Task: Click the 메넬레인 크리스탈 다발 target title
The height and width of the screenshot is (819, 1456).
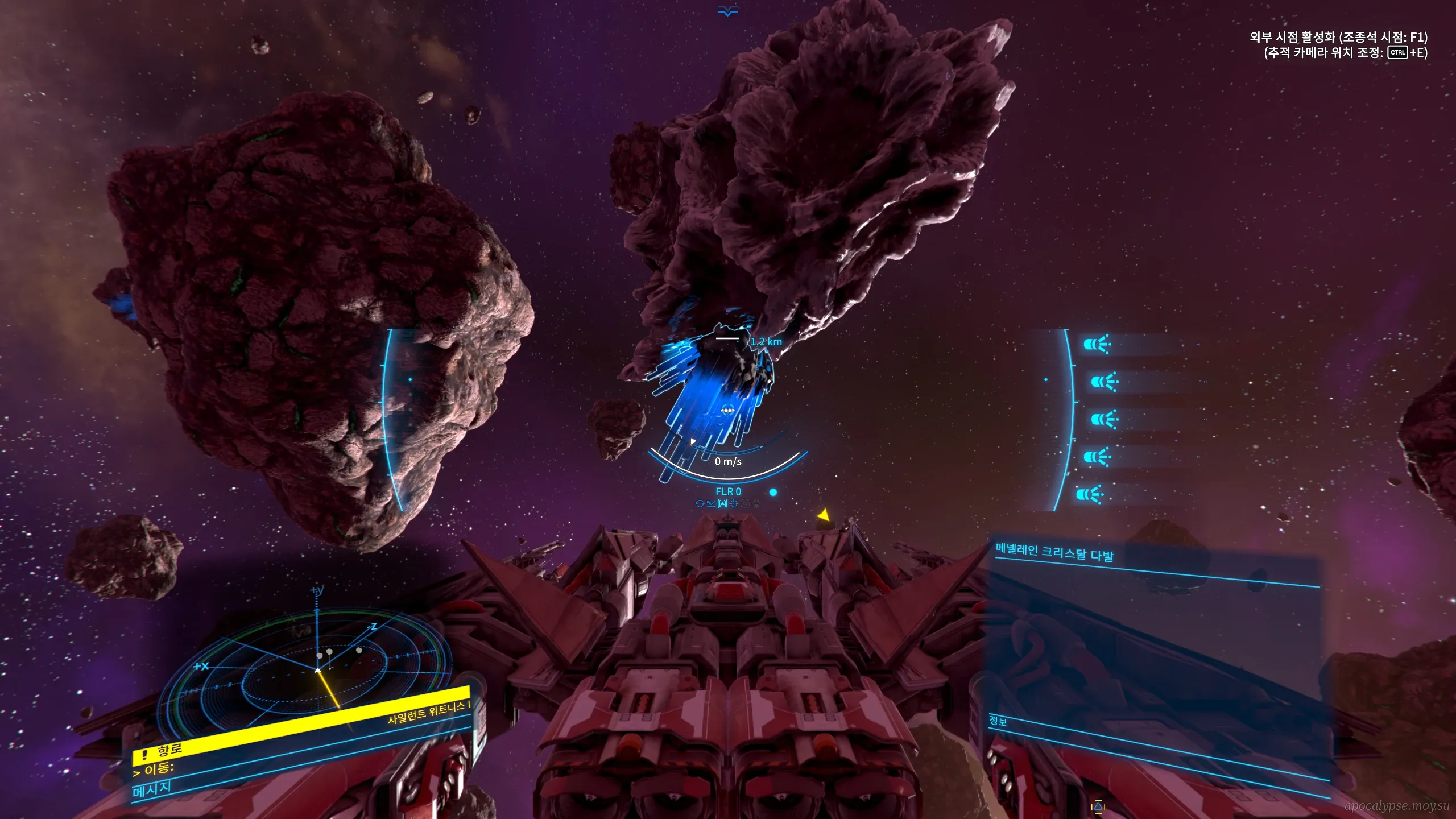Action: pos(1054,552)
